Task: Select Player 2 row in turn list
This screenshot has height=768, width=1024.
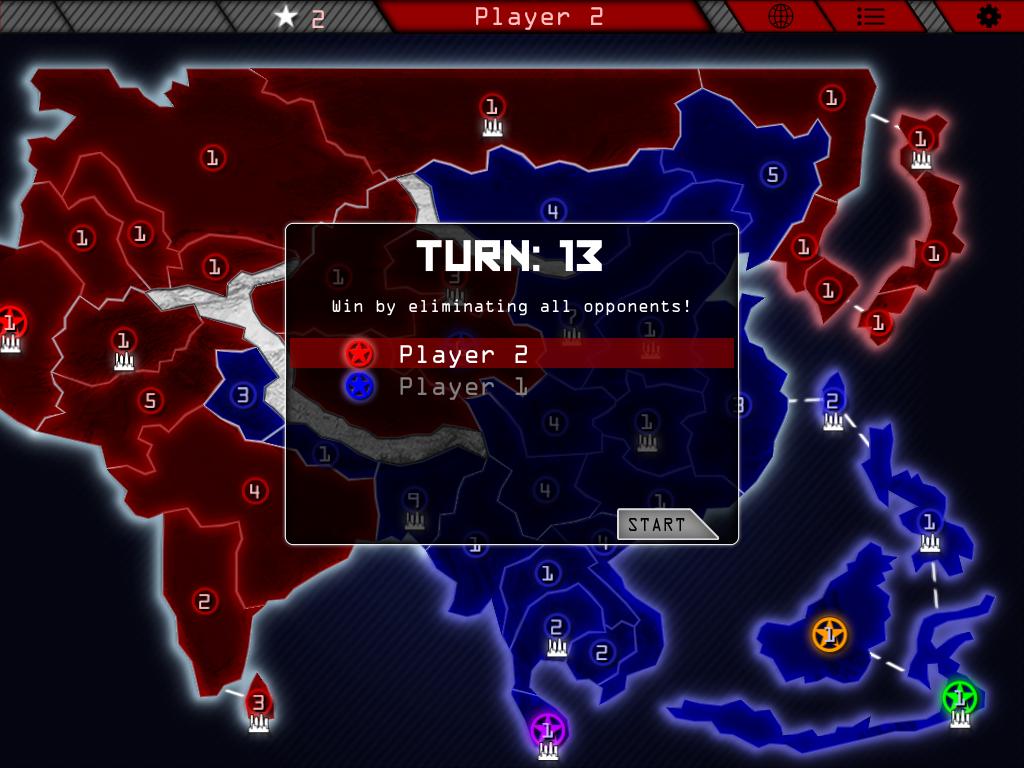Action: tap(512, 354)
